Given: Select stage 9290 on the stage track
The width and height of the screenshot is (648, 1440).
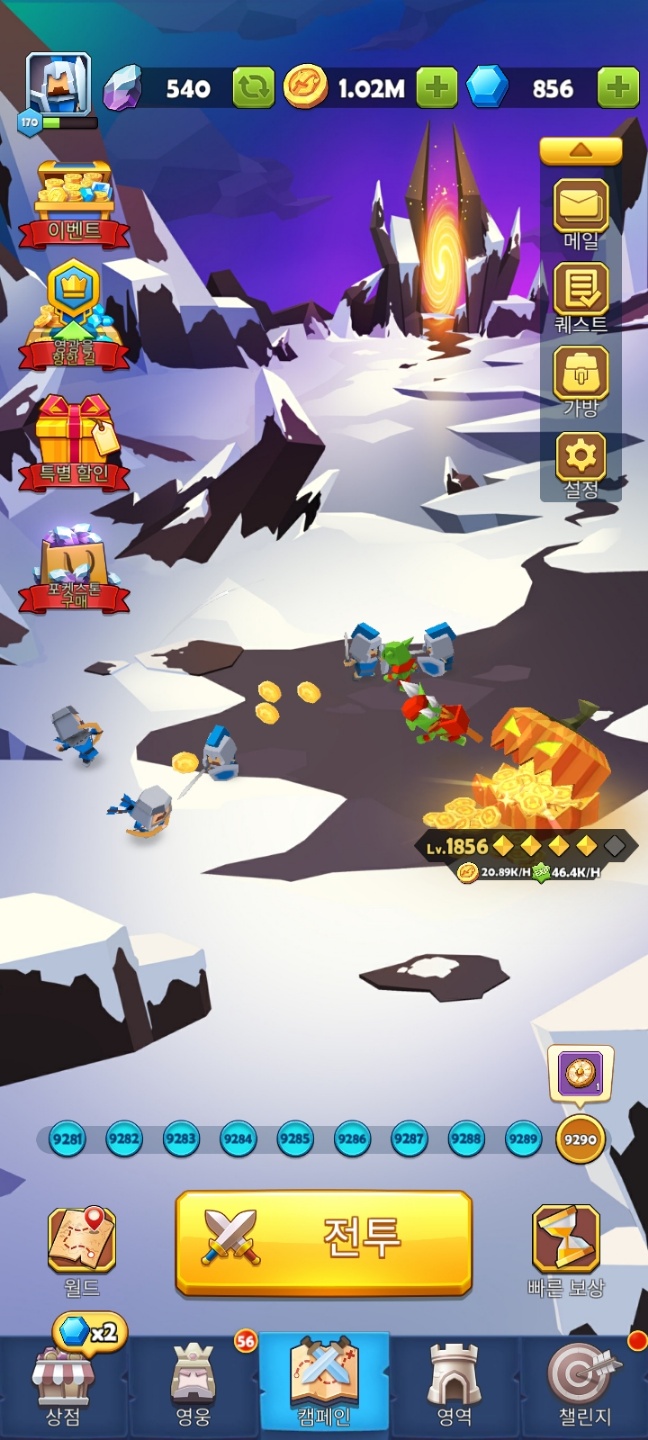Looking at the screenshot, I should point(580,1139).
